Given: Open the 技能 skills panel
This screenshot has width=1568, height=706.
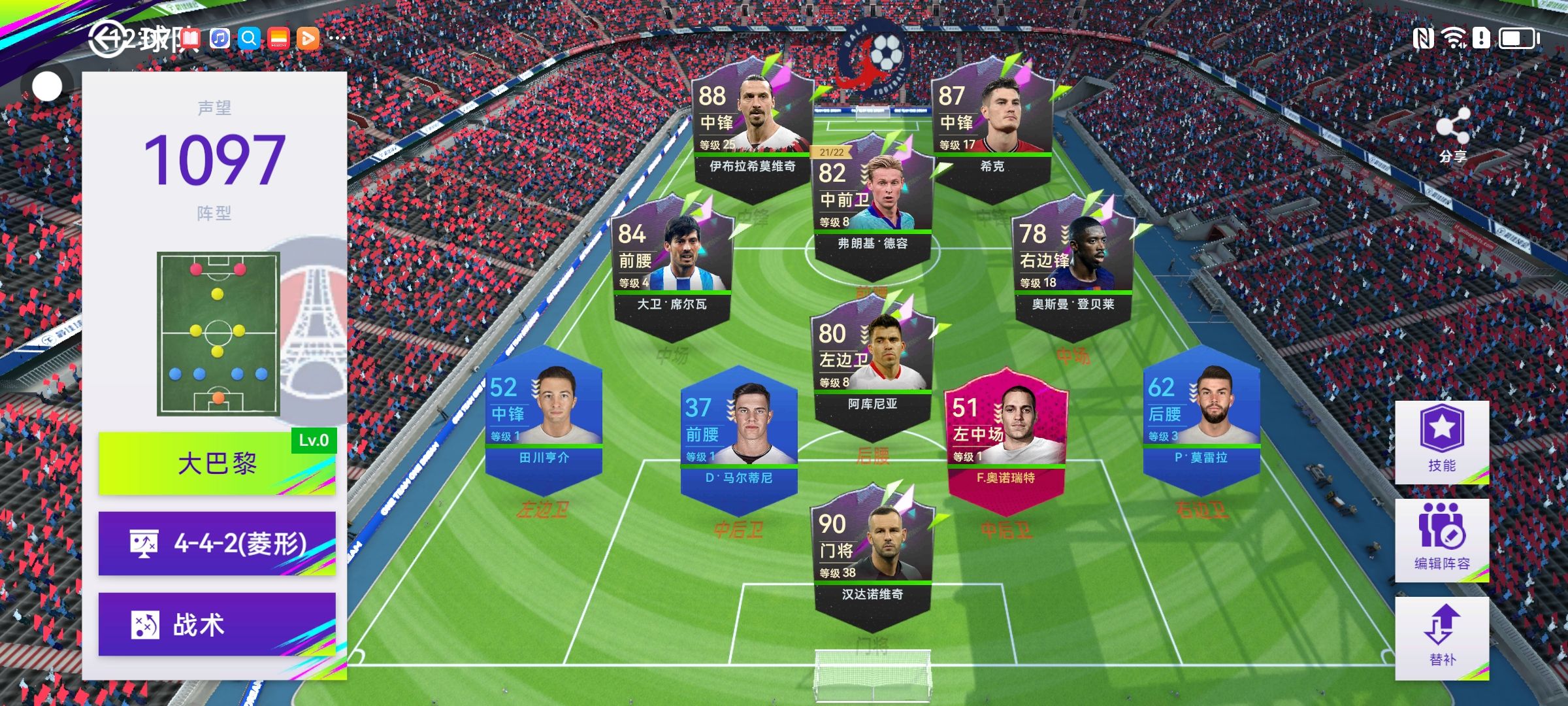Looking at the screenshot, I should pyautogui.click(x=1442, y=442).
